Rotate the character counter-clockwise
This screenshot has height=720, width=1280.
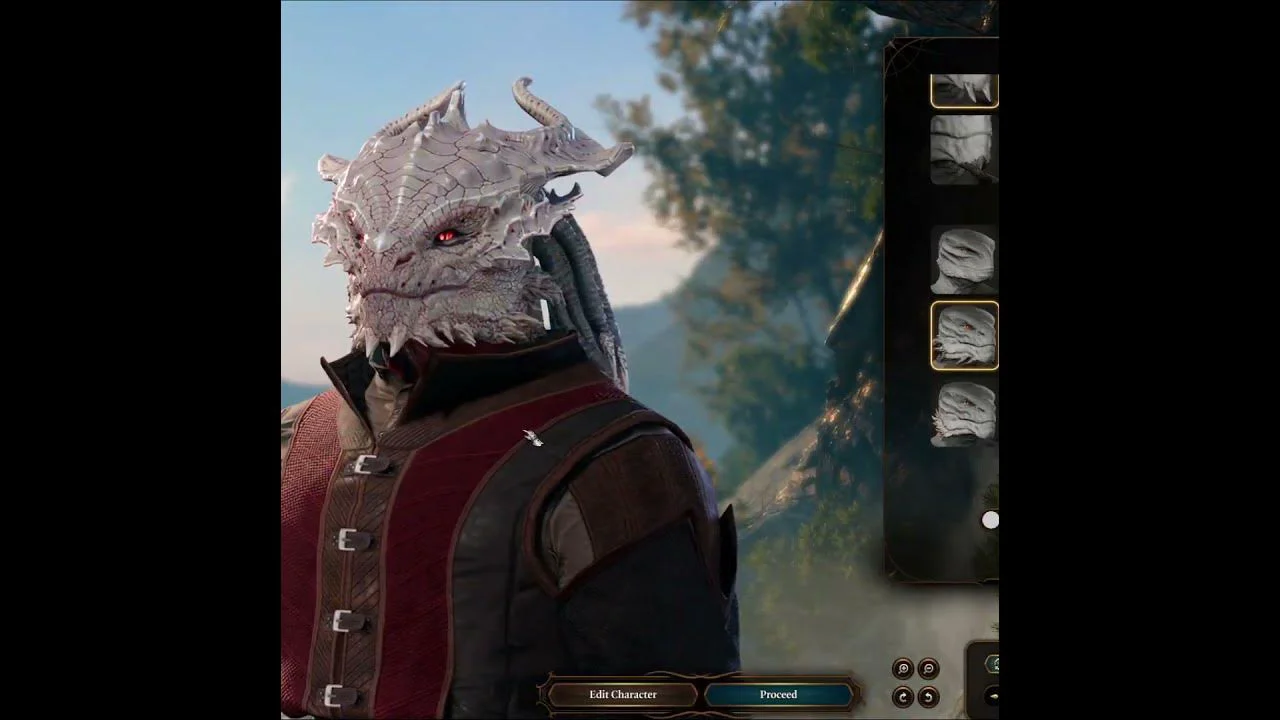click(x=928, y=697)
